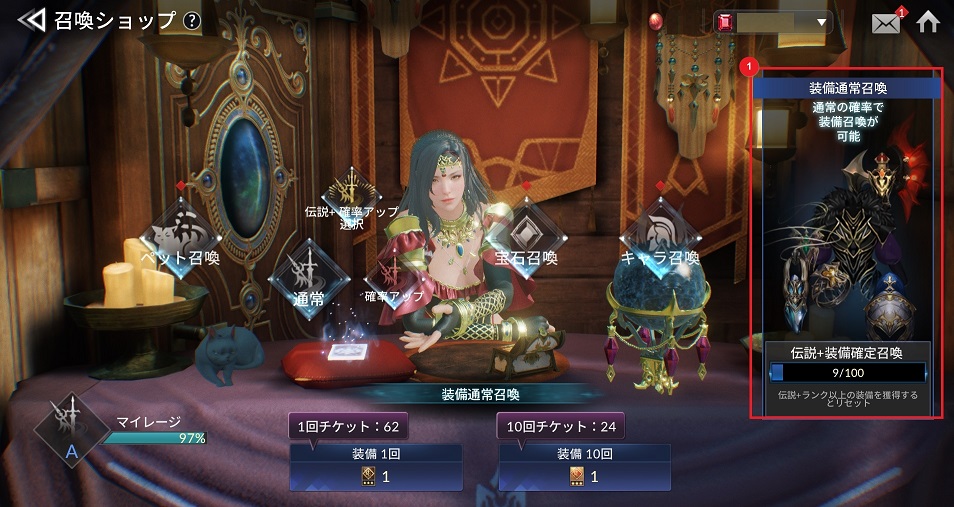Image resolution: width=954 pixels, height=507 pixels.
Task: Return to the home screen
Action: [x=929, y=22]
